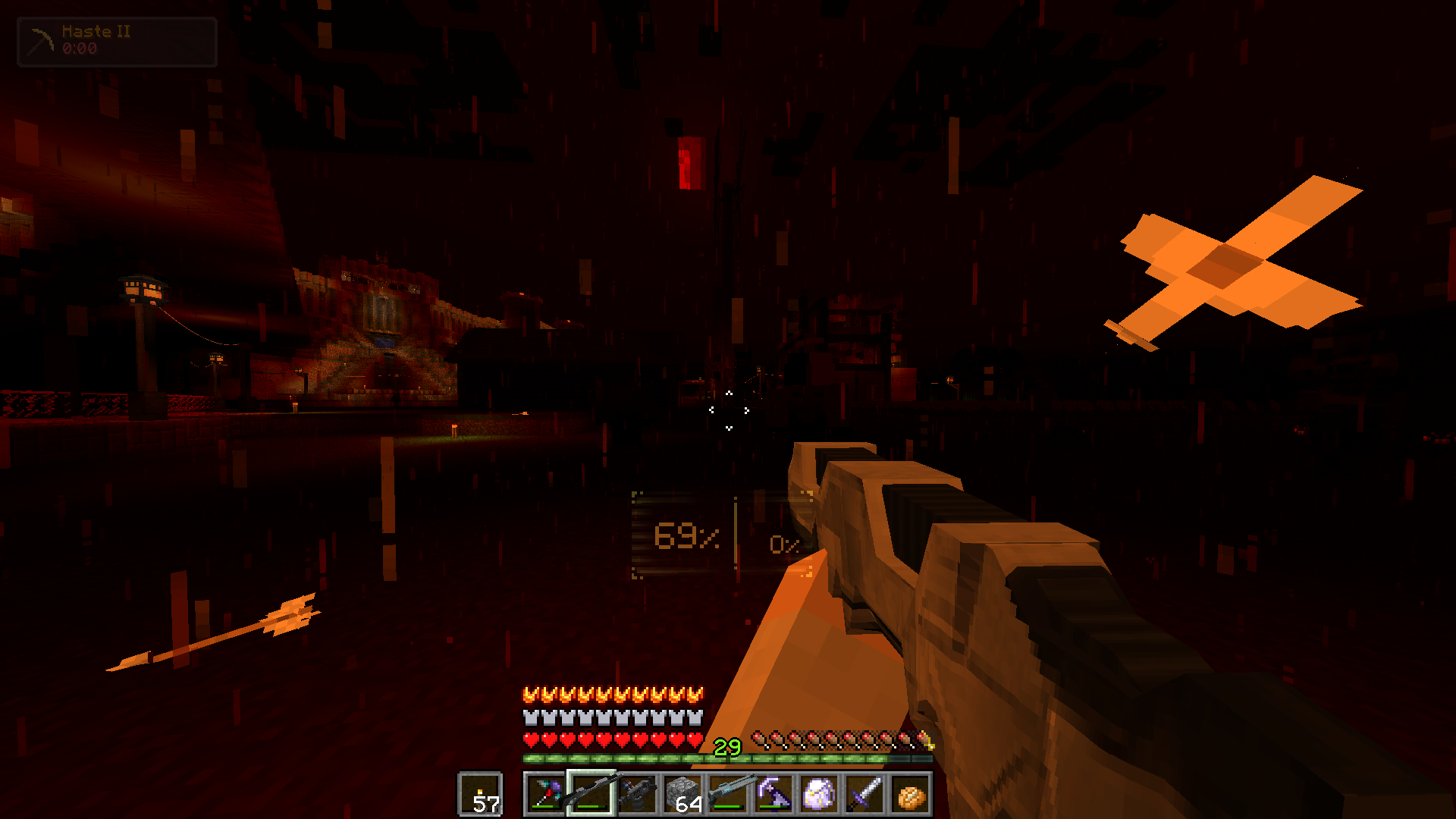Select the purple-hilted sword slot

(x=865, y=795)
